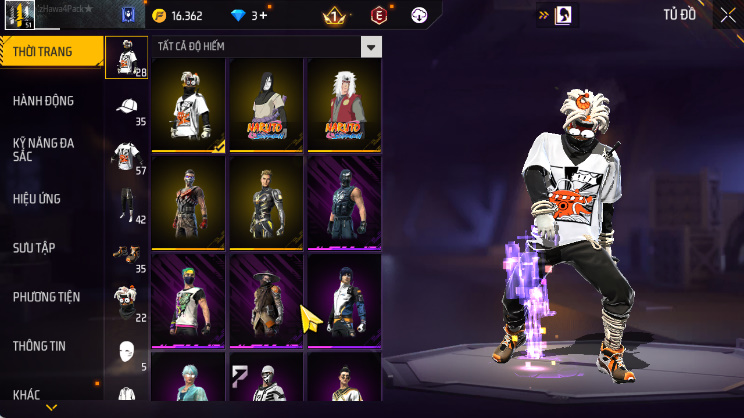Go to the HIỆU ỨNG section
Screen dimensions: 744x418
38,198
